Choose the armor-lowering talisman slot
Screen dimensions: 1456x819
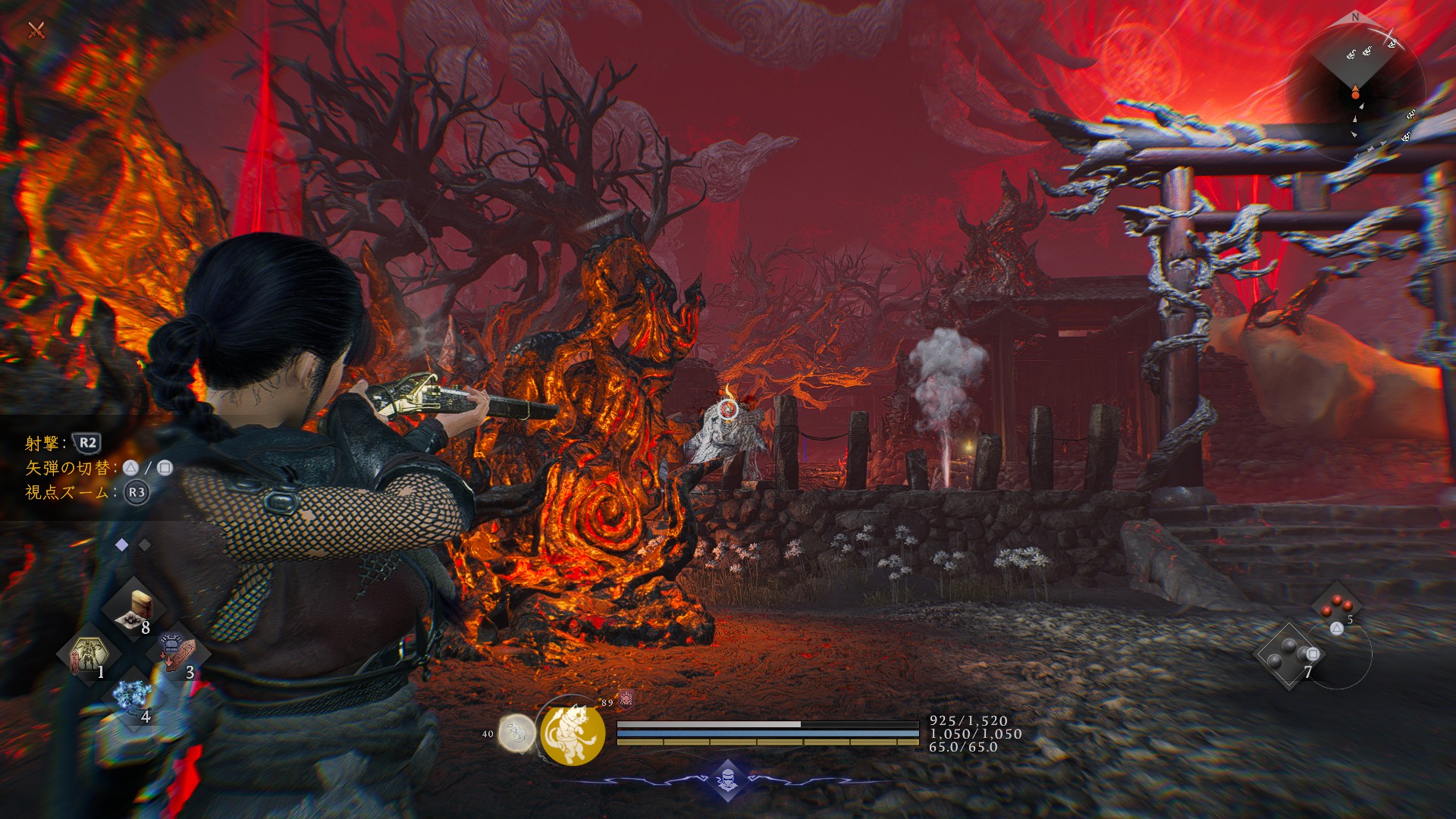click(x=177, y=654)
